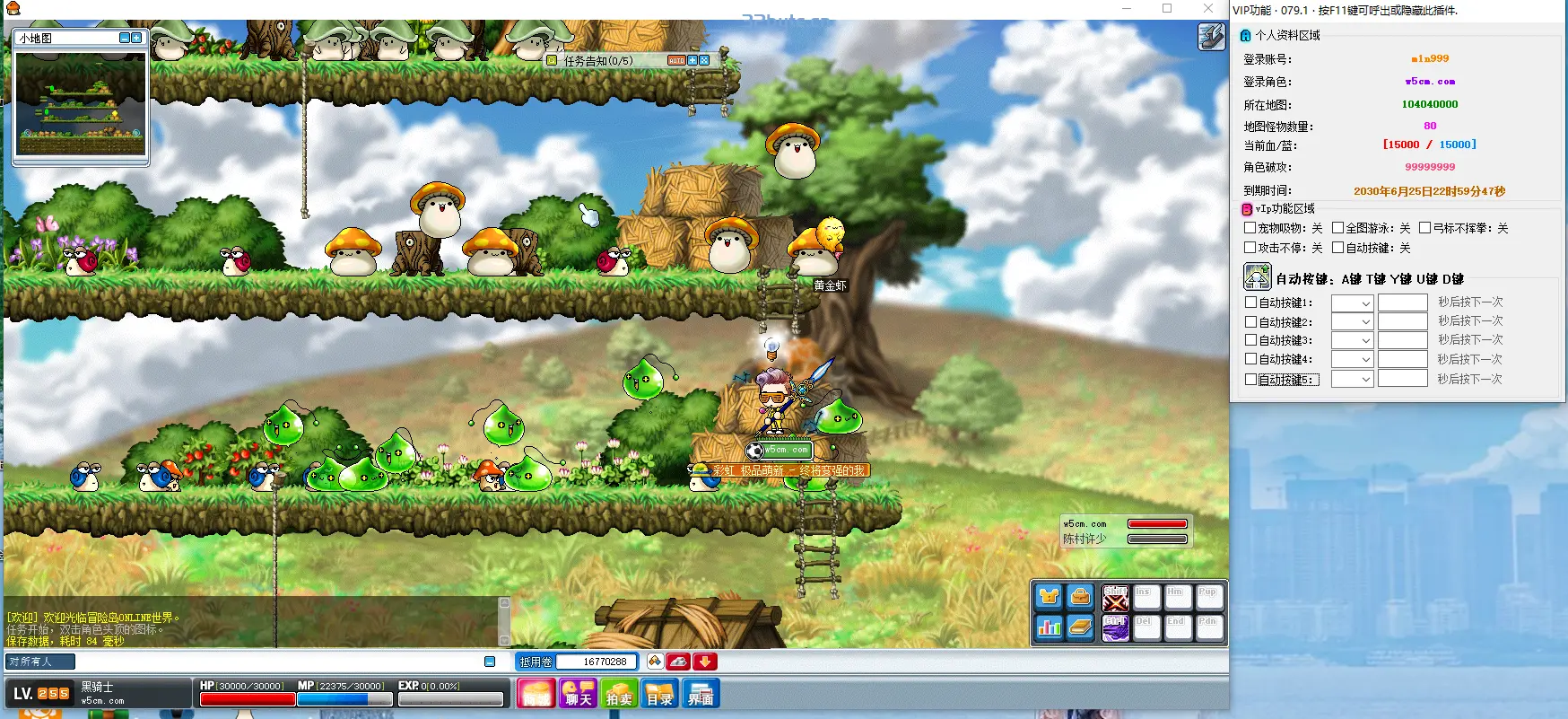1568x719 pixels.
Task: Toggle AUTO on the 任务告知 quest tracker
Action: point(676,60)
